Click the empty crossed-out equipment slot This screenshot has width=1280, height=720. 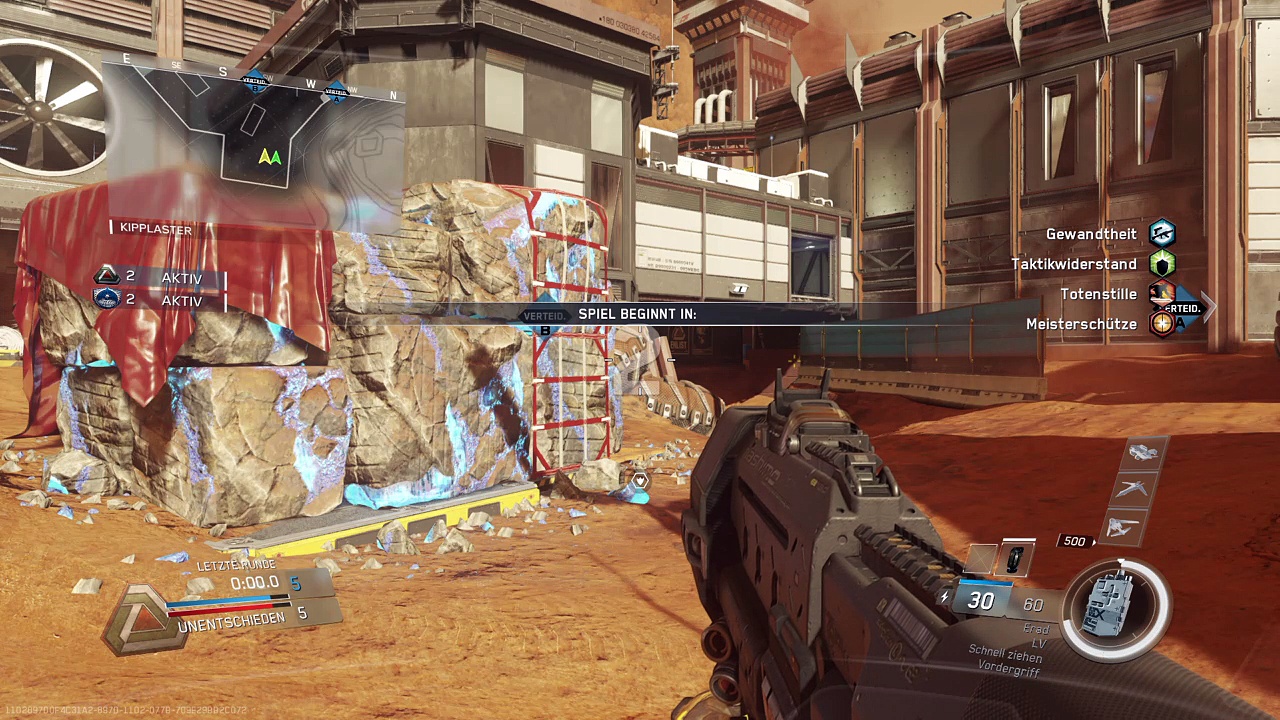click(981, 559)
